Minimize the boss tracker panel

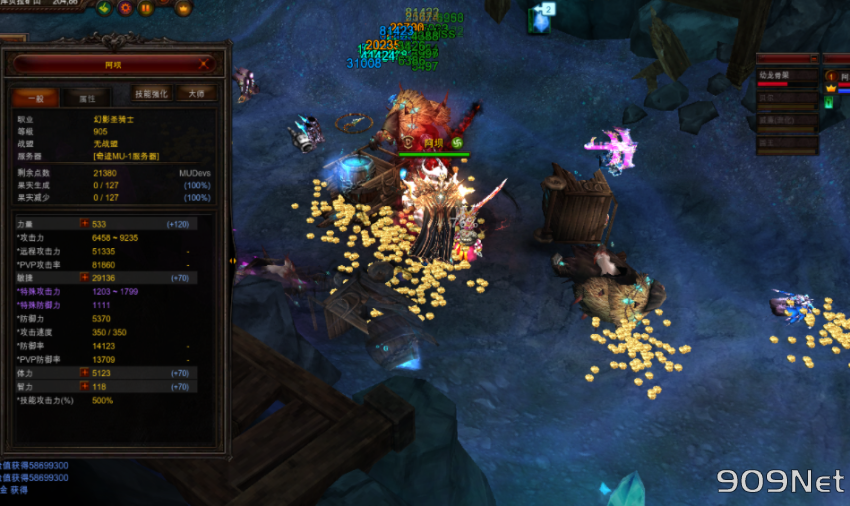point(815,60)
